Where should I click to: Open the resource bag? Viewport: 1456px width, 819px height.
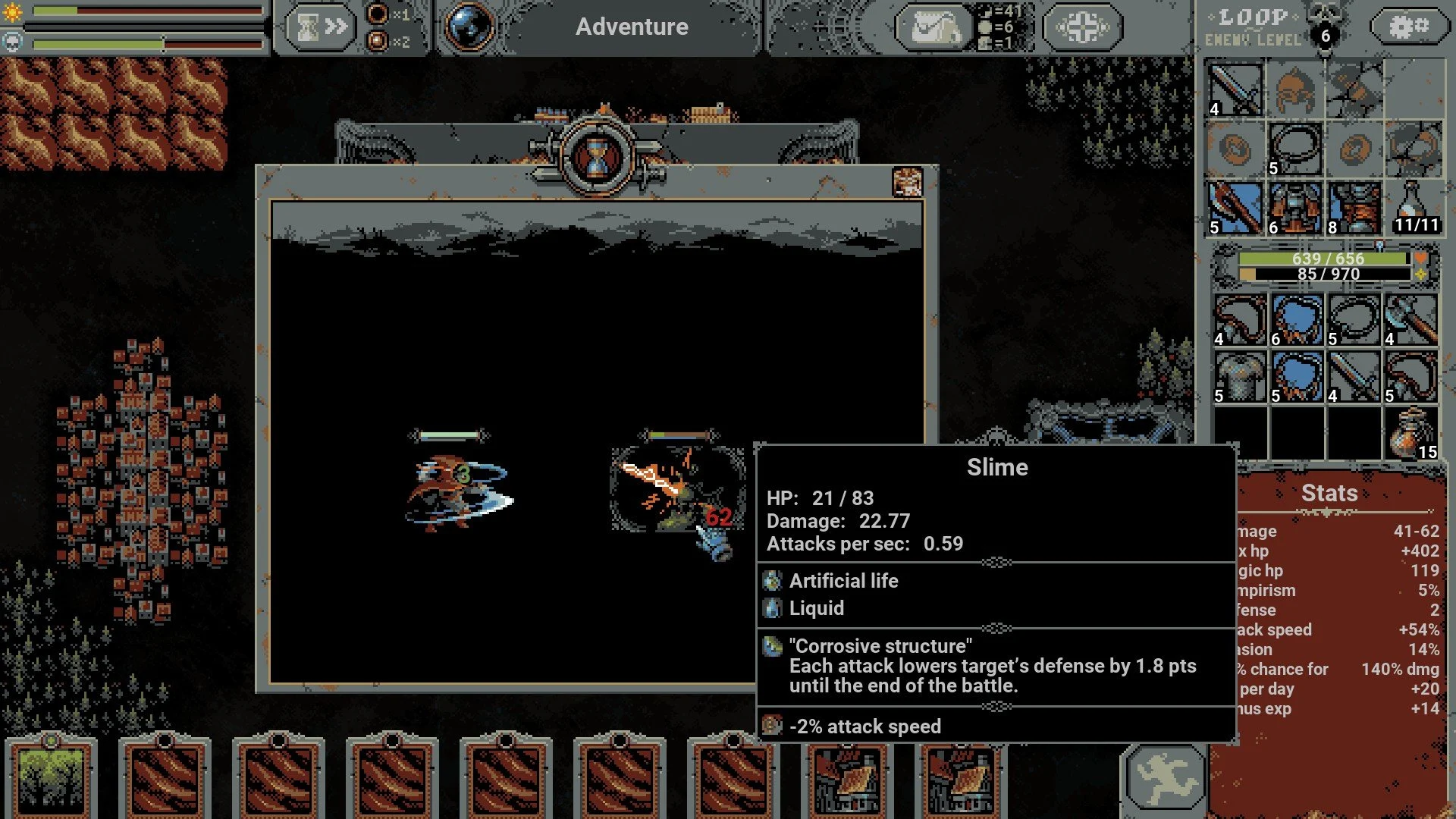pos(934,27)
